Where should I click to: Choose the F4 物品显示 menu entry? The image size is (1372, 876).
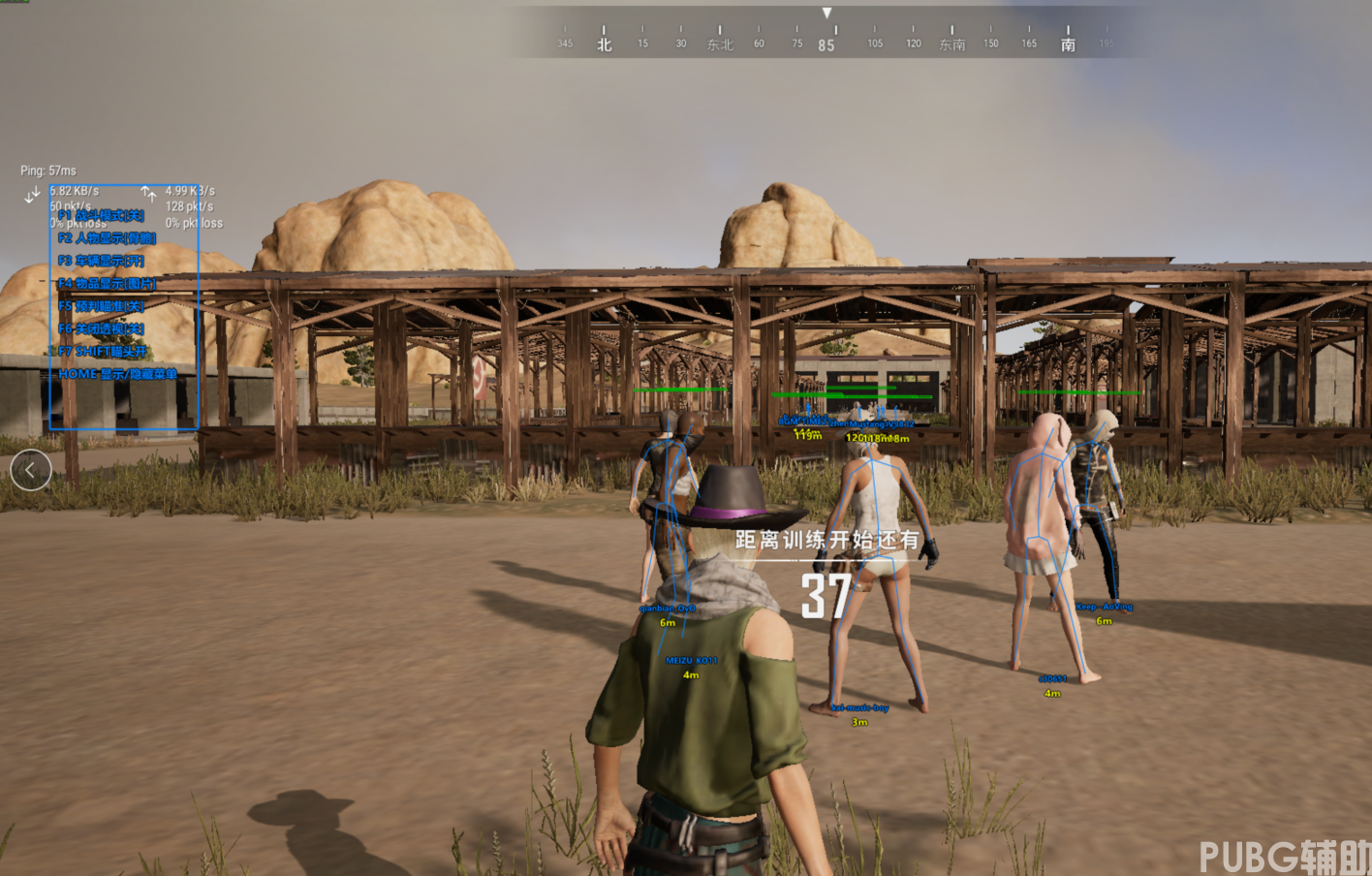point(107,284)
